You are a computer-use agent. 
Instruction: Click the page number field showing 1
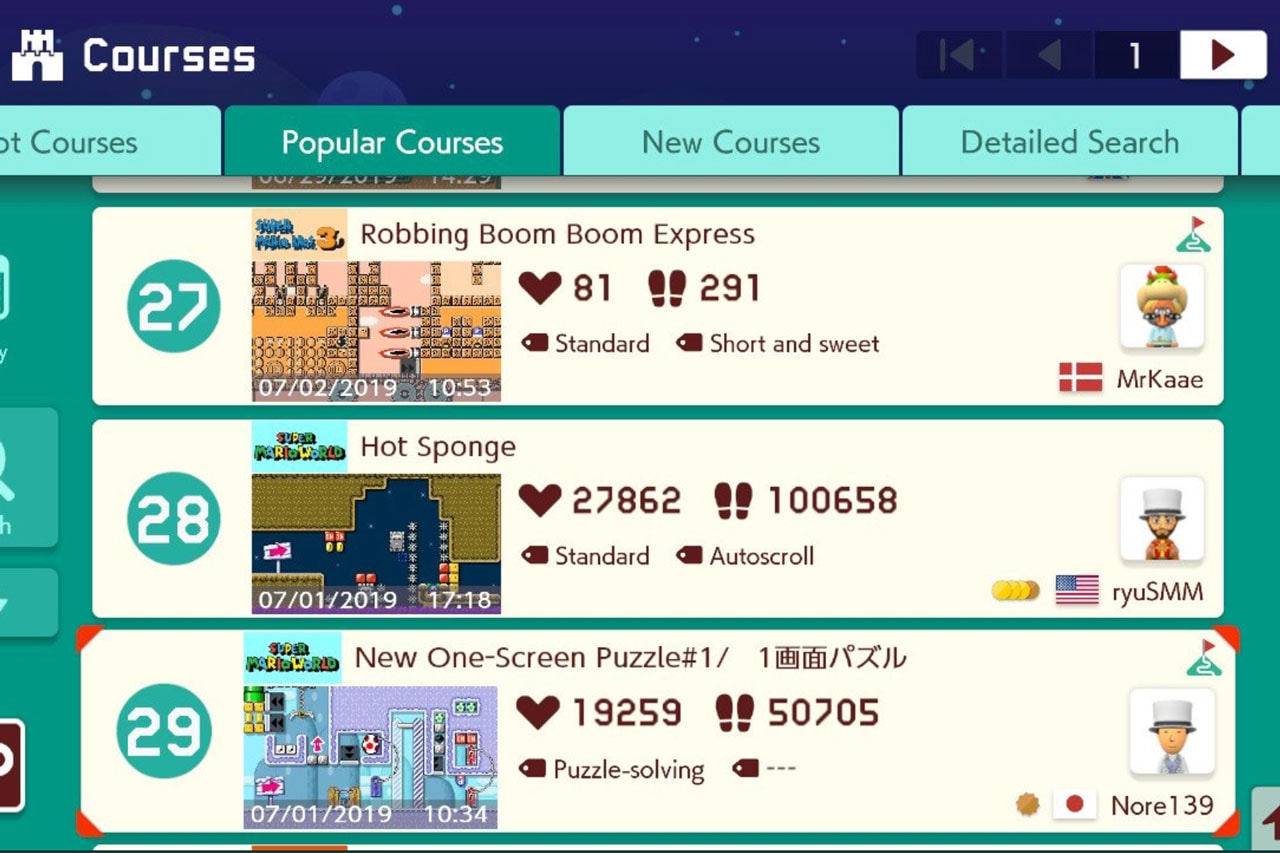tap(1136, 55)
